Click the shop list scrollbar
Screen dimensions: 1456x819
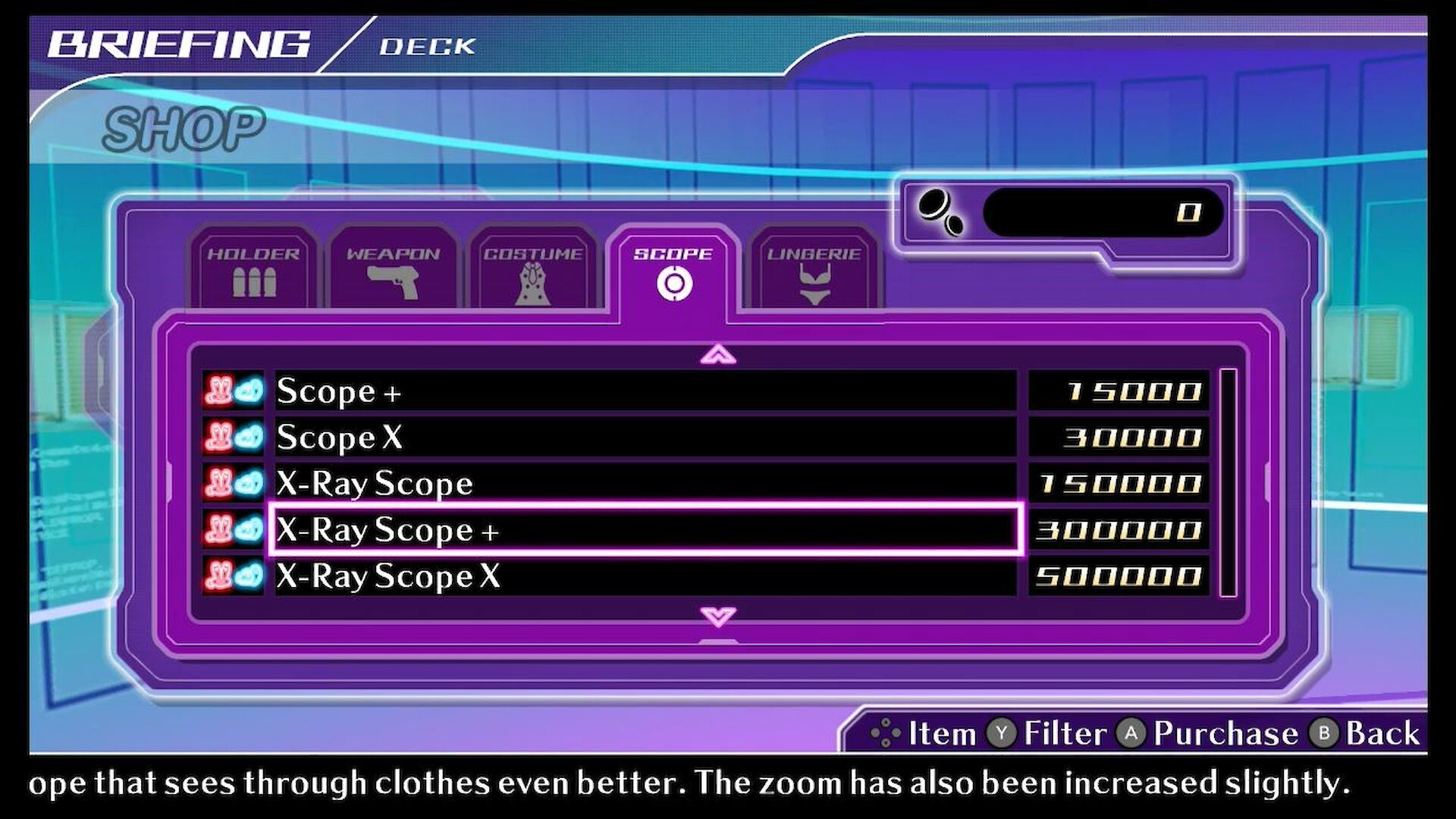(x=1228, y=482)
